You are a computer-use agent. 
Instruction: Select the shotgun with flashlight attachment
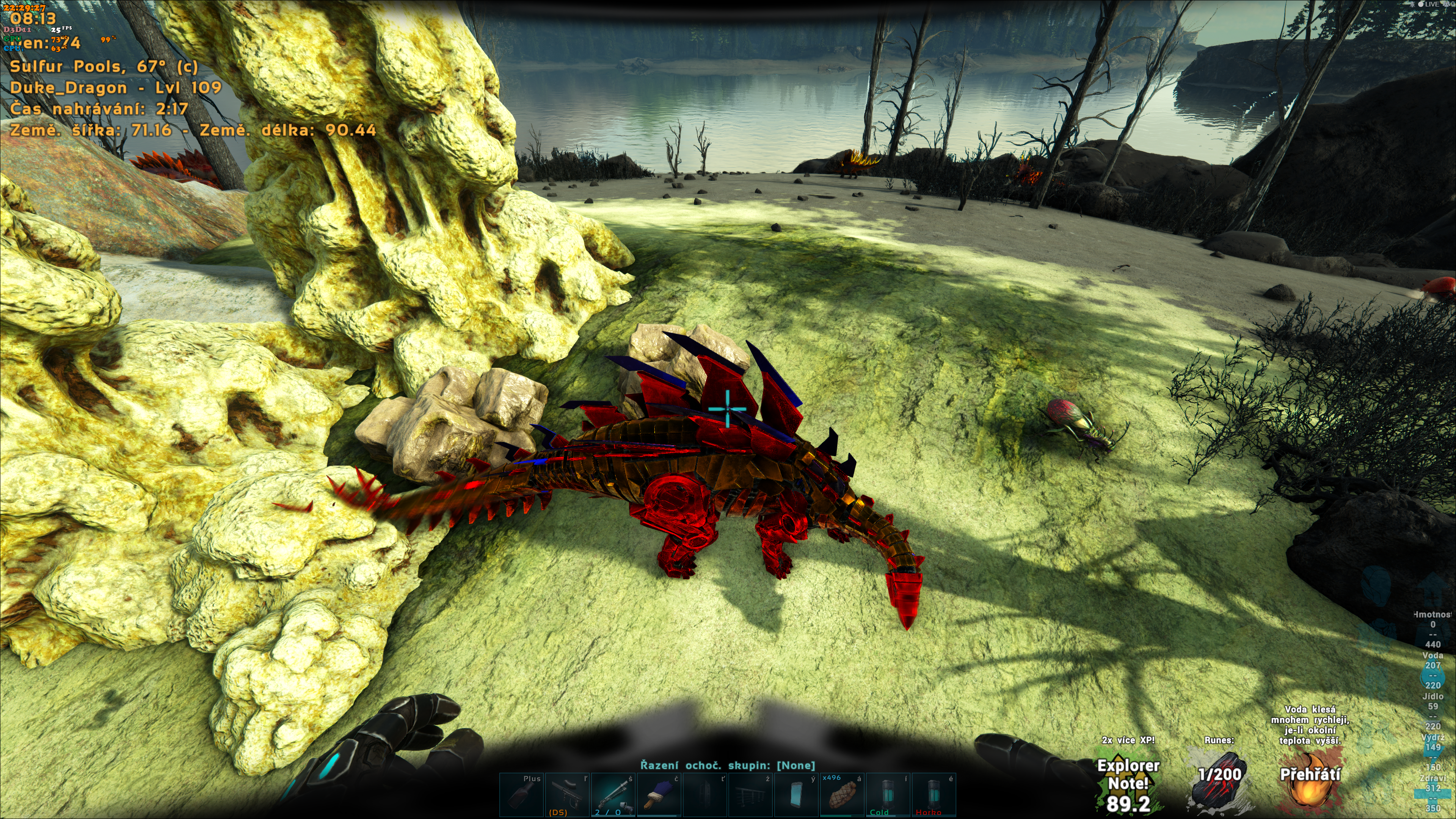tap(613, 795)
